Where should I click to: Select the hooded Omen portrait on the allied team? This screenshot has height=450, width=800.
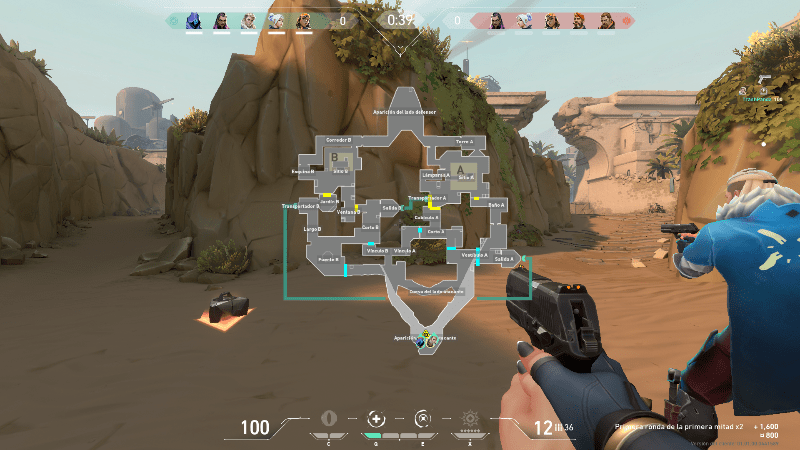(195, 19)
